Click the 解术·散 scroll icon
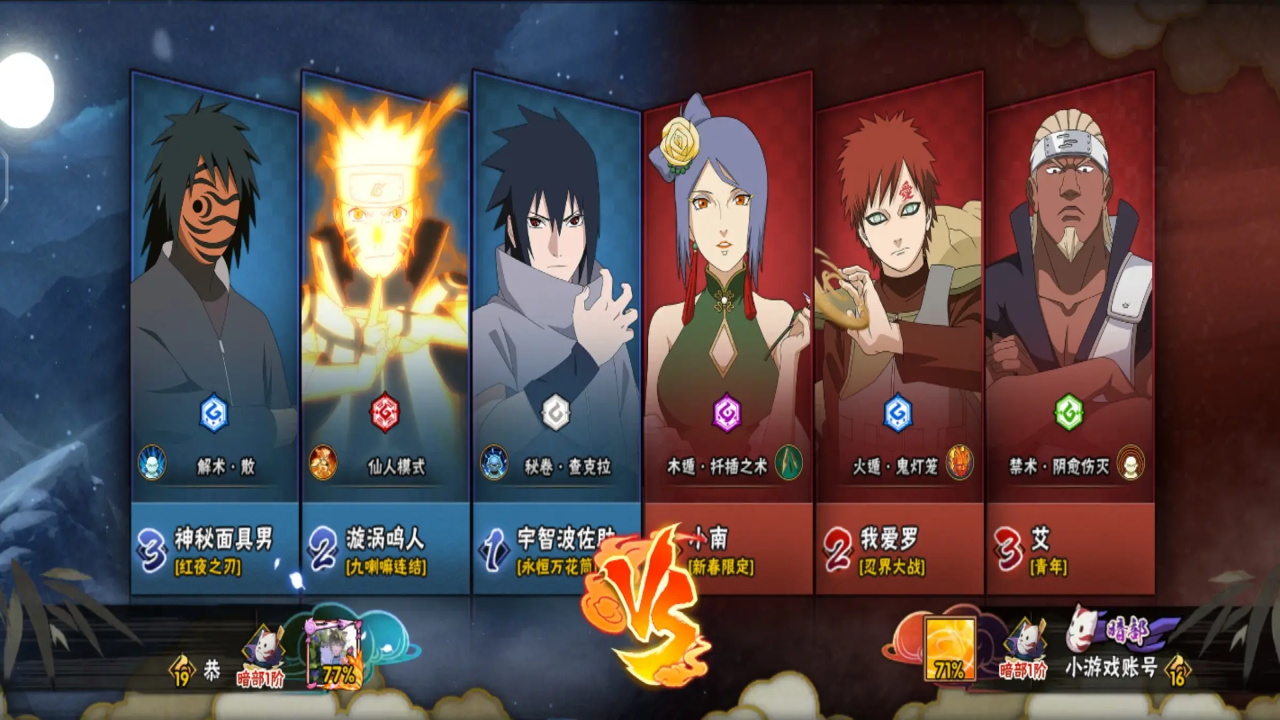This screenshot has width=1280, height=720. [152, 463]
